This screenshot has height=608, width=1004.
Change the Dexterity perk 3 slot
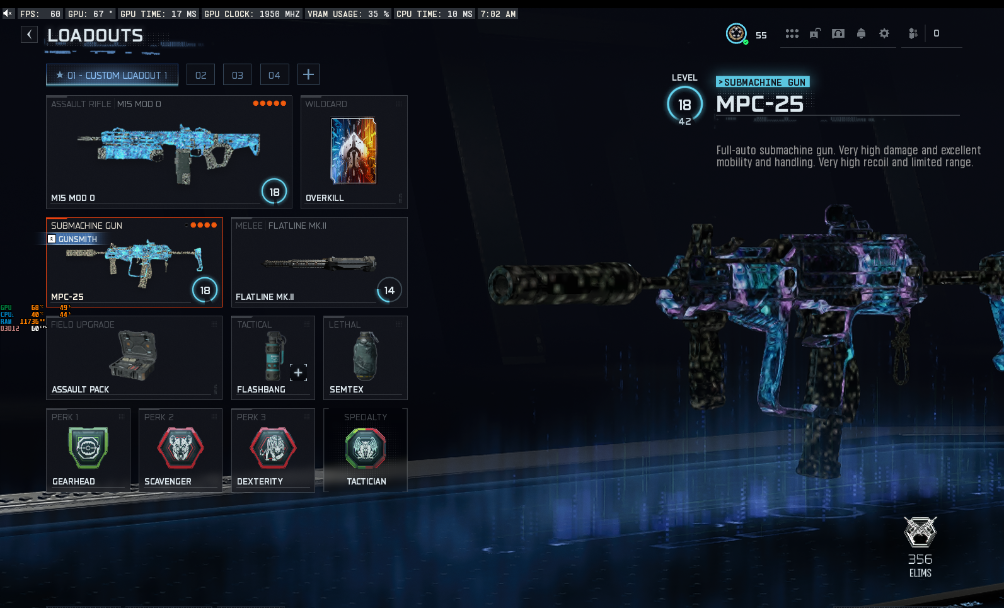[x=272, y=449]
